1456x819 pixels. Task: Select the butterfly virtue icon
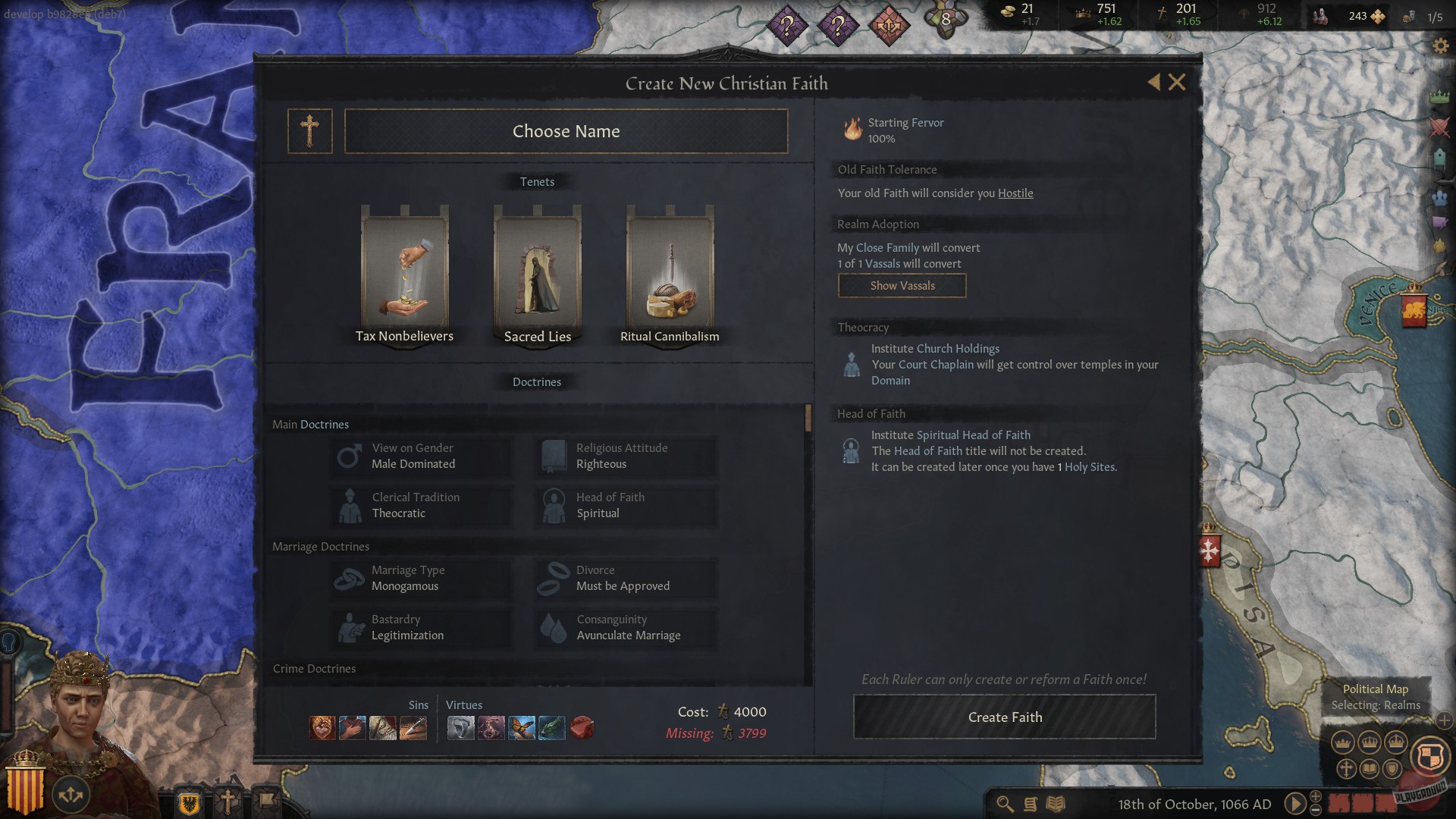[522, 730]
